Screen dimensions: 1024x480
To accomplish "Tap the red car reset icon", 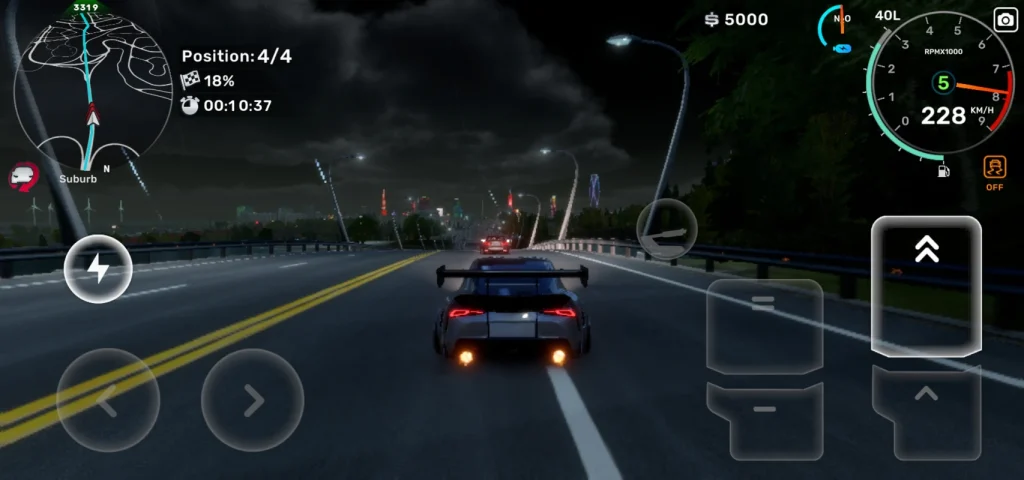I will click(23, 177).
